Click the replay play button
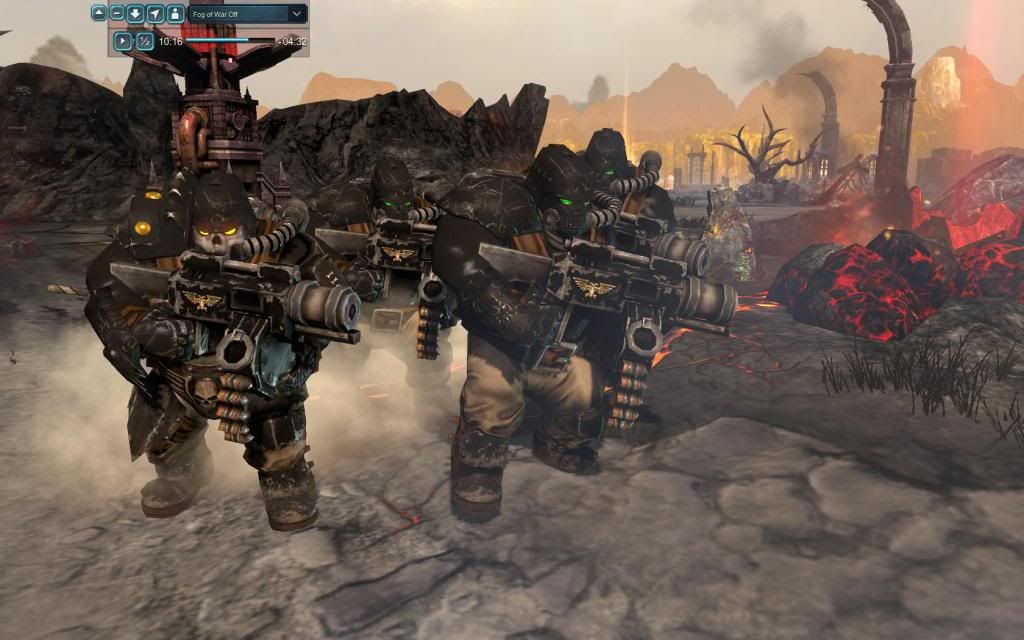 click(122, 41)
